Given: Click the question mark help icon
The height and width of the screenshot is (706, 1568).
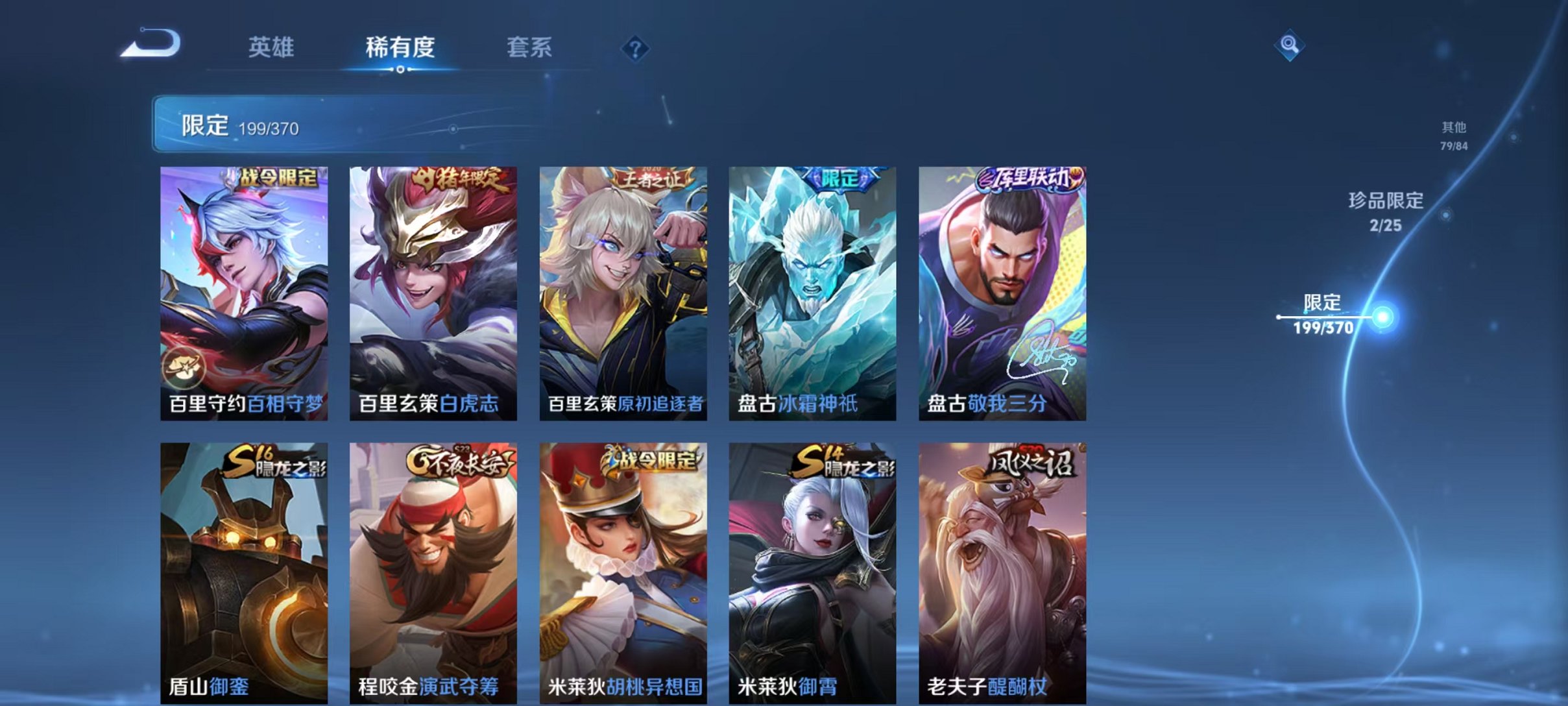Looking at the screenshot, I should (636, 48).
